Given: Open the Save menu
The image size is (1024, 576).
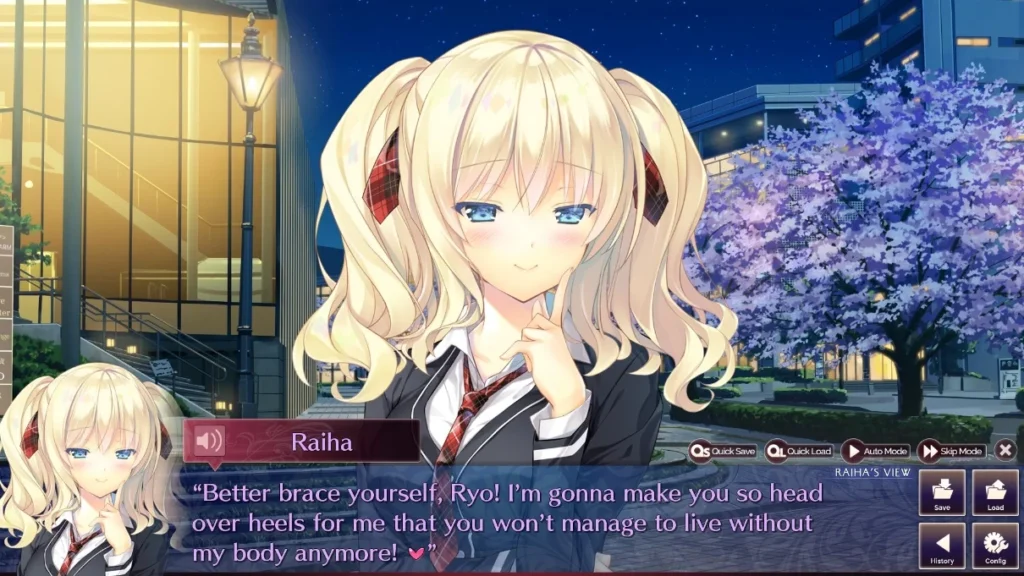Looking at the screenshot, I should (942, 493).
